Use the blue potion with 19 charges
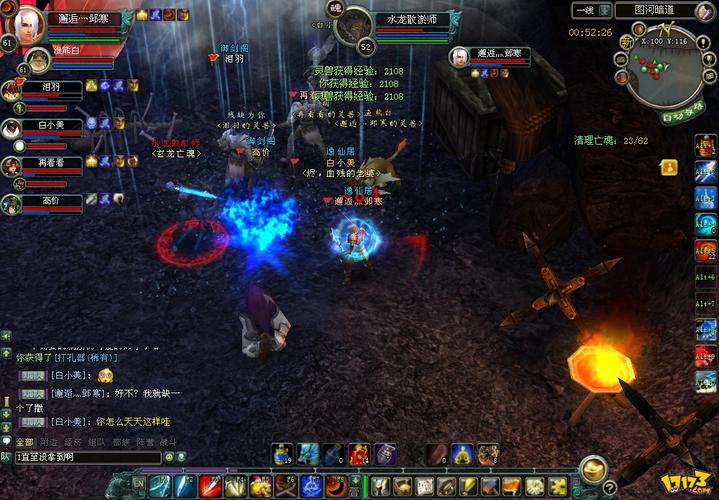This screenshot has height=500, width=719. point(283,455)
